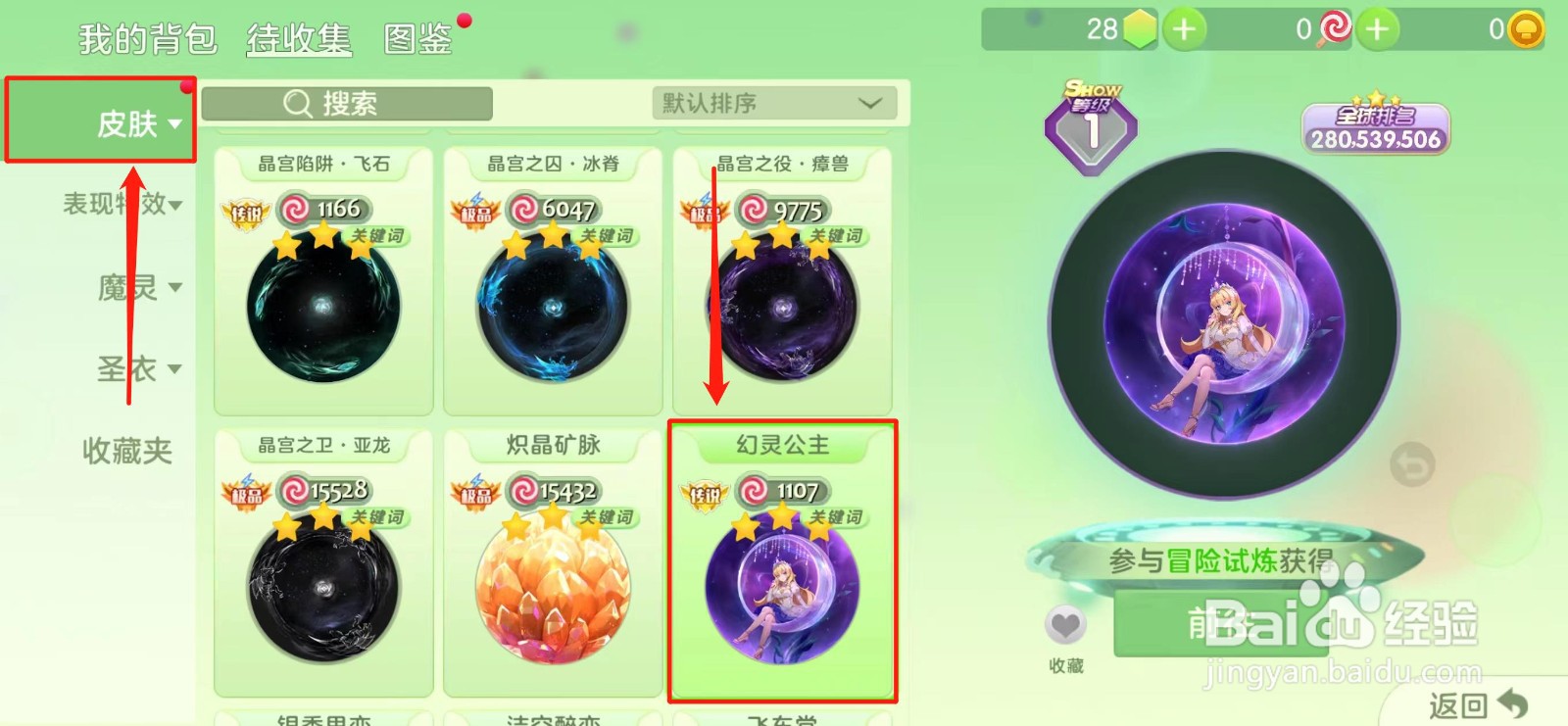
Task: Click the plus icon next to the candy counter
Action: pos(1378,29)
